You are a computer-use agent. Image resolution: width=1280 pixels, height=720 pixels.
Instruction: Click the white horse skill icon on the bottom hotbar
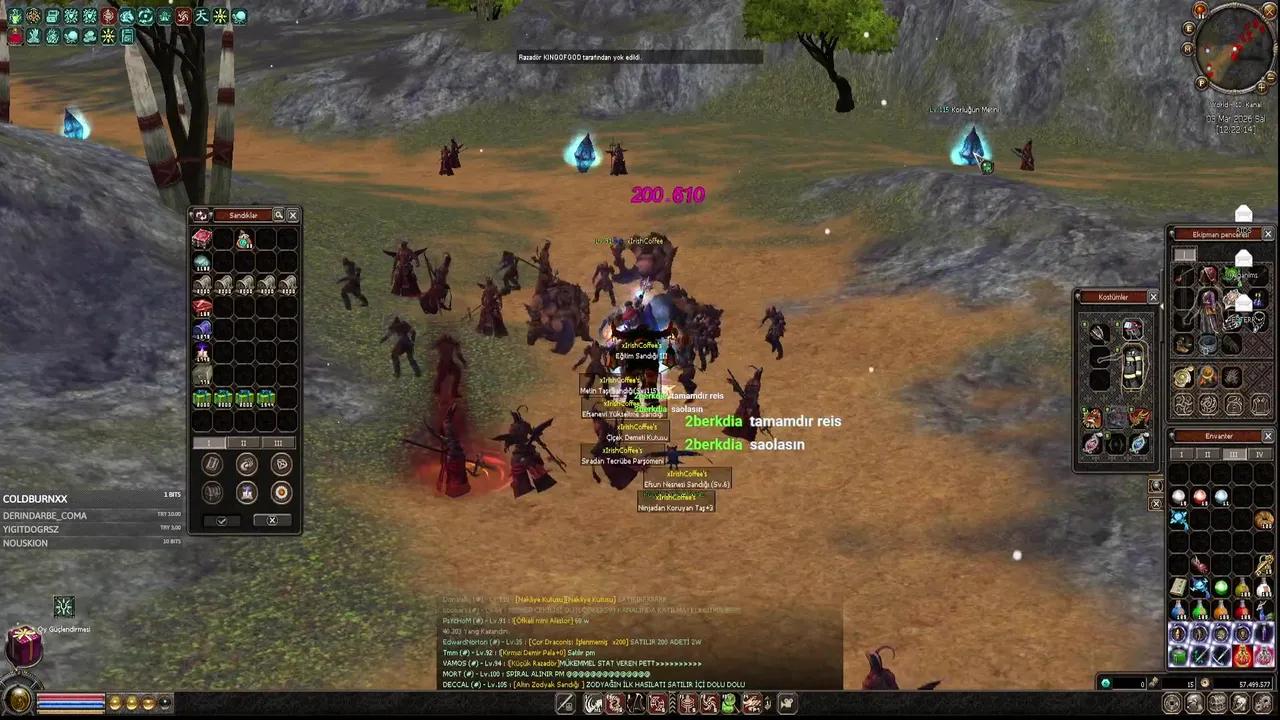(x=592, y=705)
